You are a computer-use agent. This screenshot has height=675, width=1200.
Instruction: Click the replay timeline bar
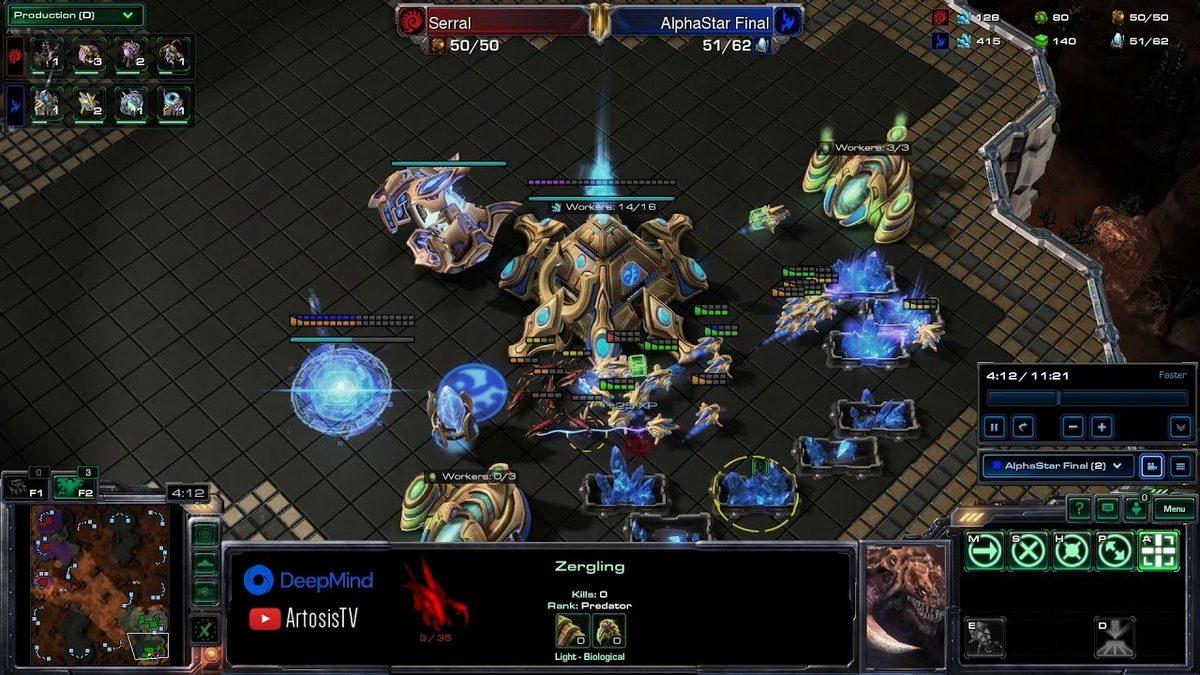click(1086, 398)
